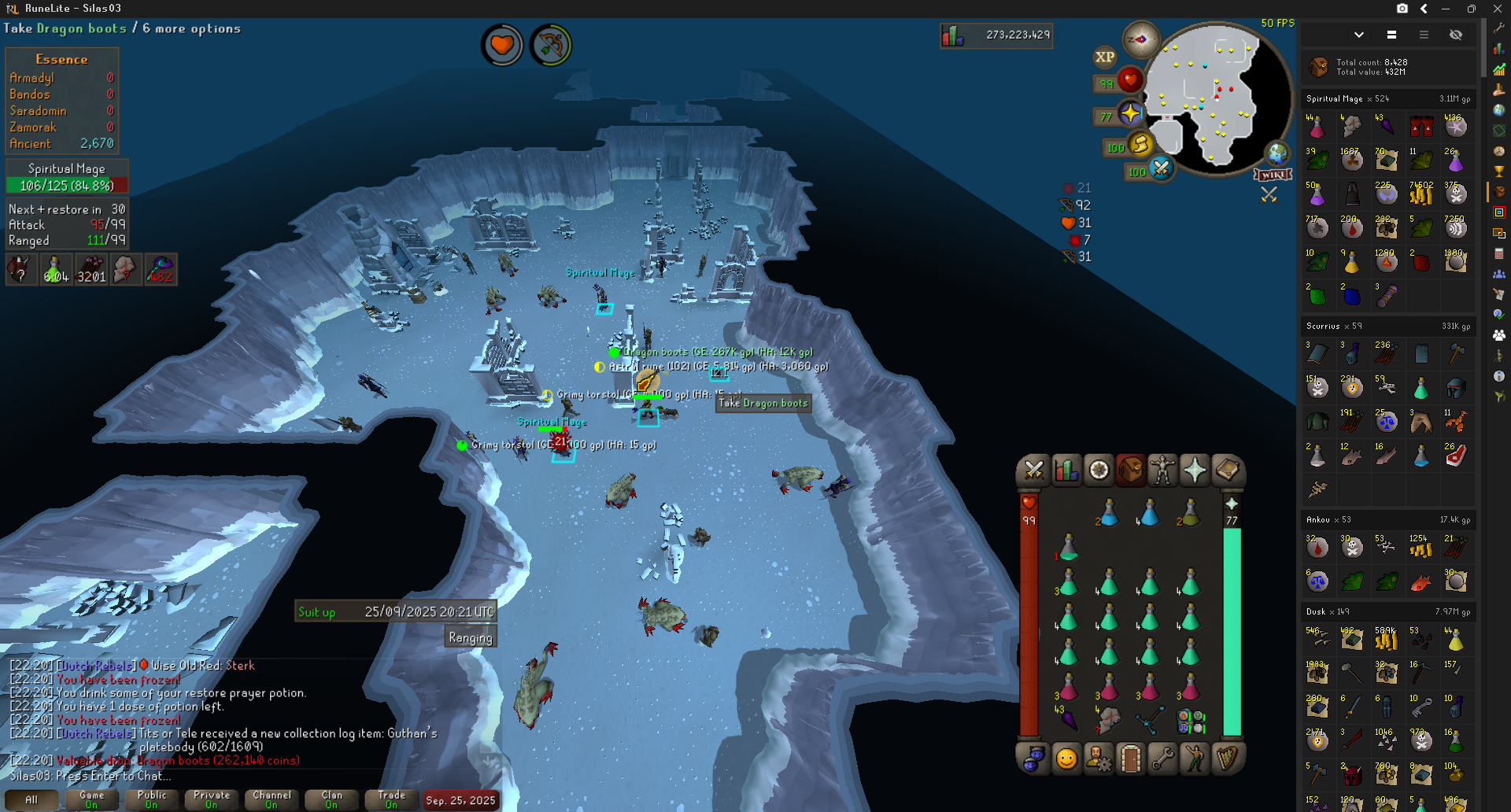Open the Logout door tab
Viewport: 1511px width, 812px height.
[1130, 759]
